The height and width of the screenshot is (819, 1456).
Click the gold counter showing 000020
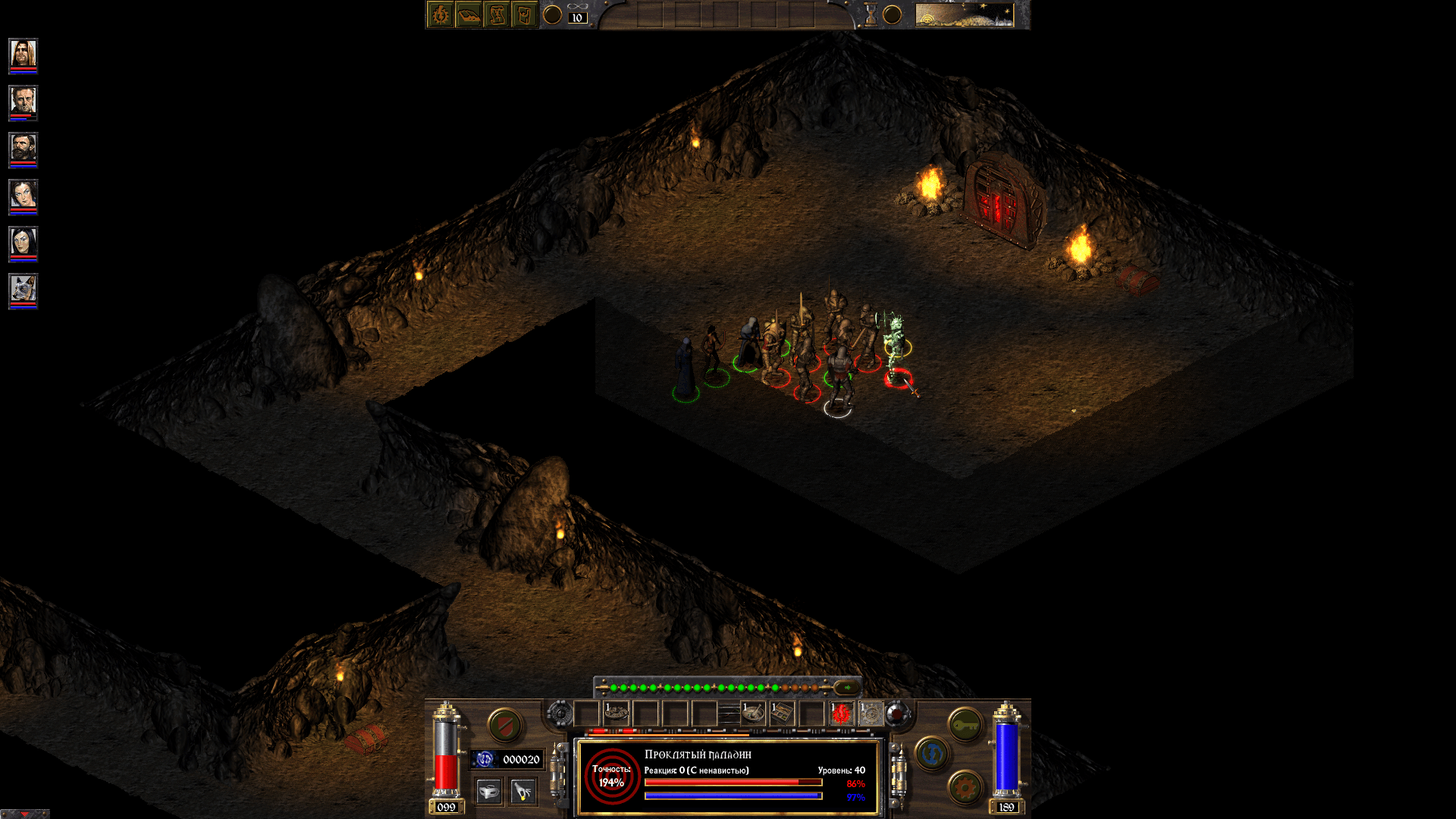[x=522, y=758]
